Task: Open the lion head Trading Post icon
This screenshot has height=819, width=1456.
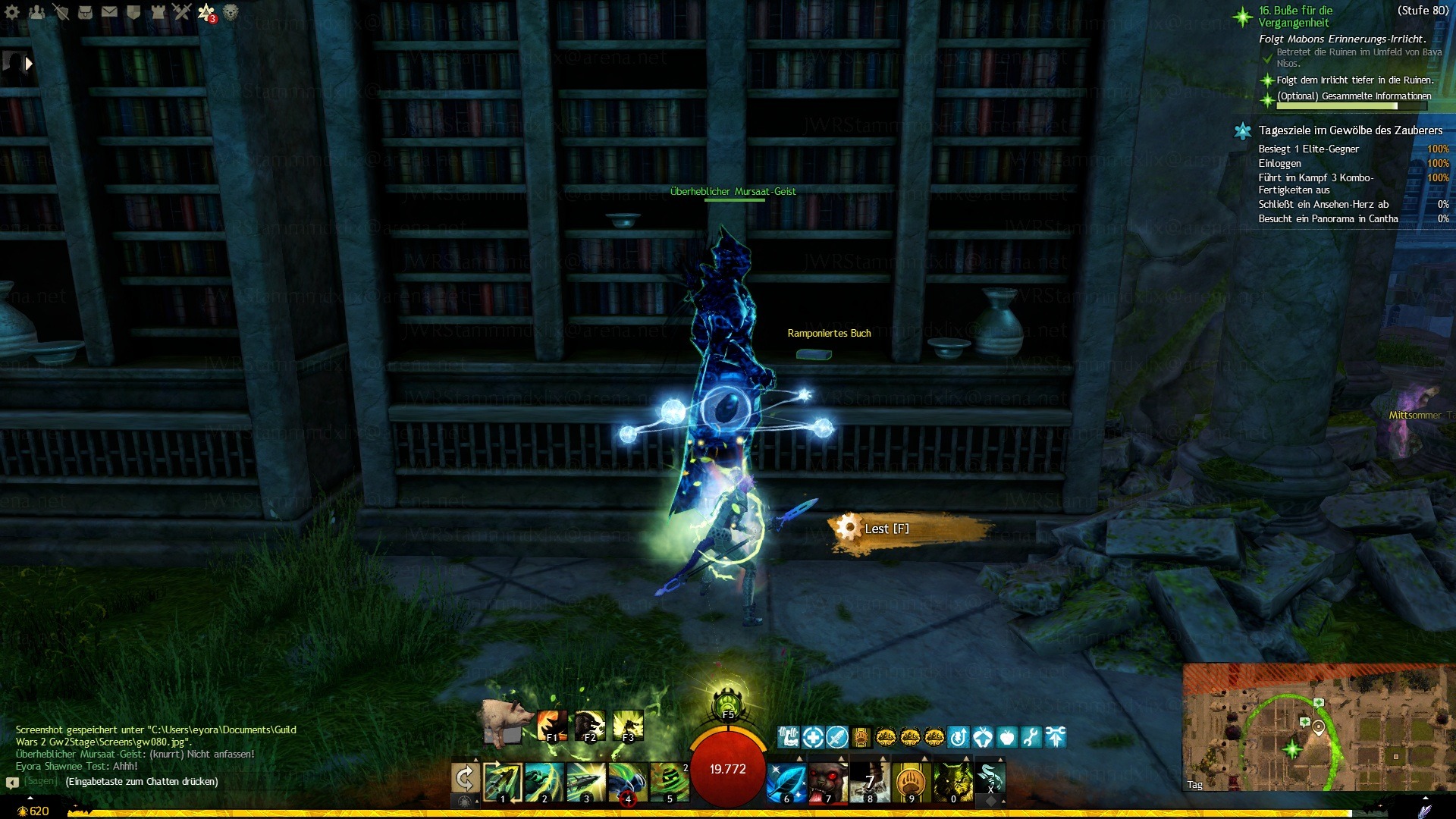Action: [231, 11]
